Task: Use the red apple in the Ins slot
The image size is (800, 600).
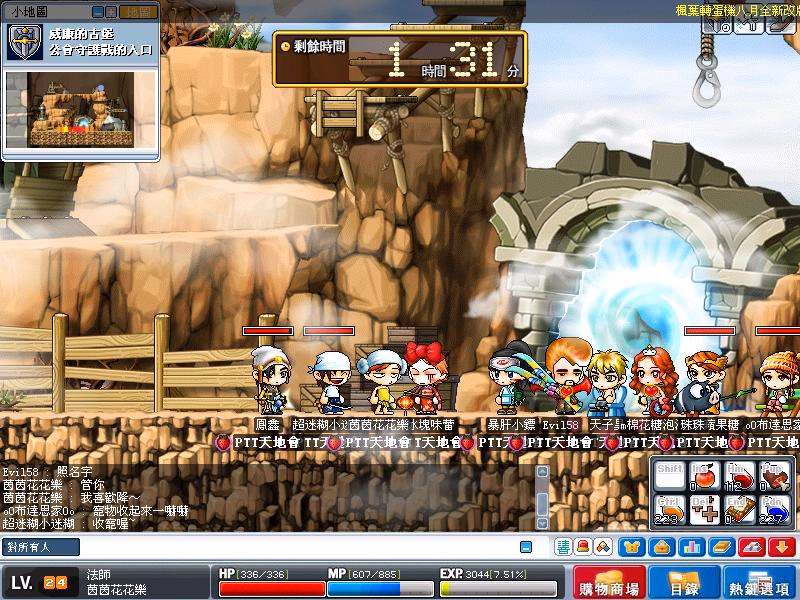Action: point(704,477)
